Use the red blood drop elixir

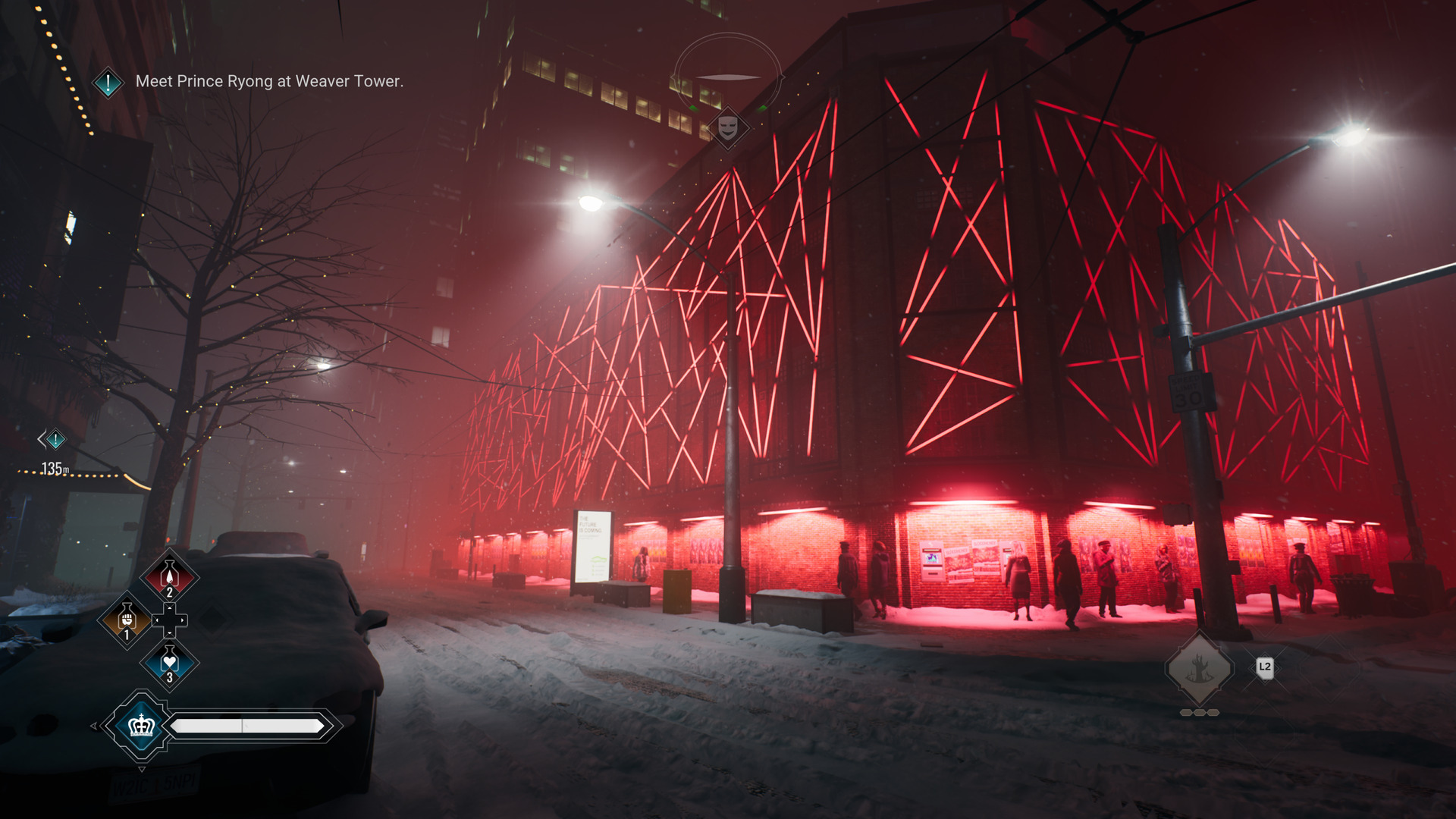click(169, 577)
